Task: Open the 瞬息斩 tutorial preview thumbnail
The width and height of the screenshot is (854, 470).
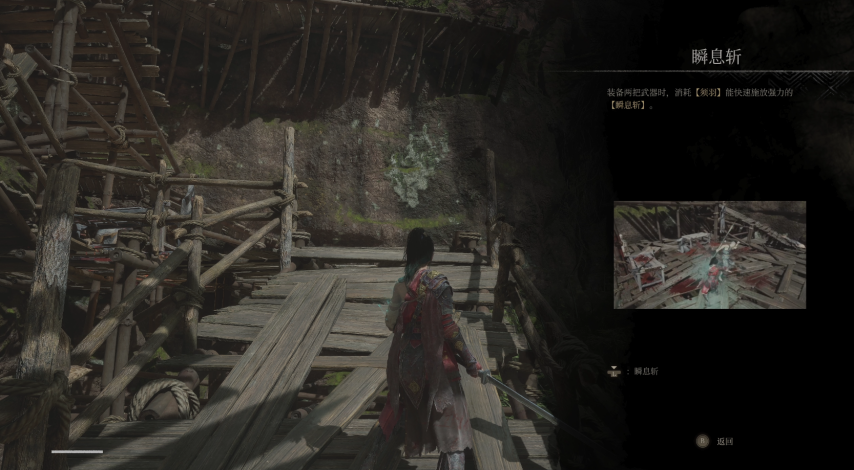Action: click(x=709, y=255)
